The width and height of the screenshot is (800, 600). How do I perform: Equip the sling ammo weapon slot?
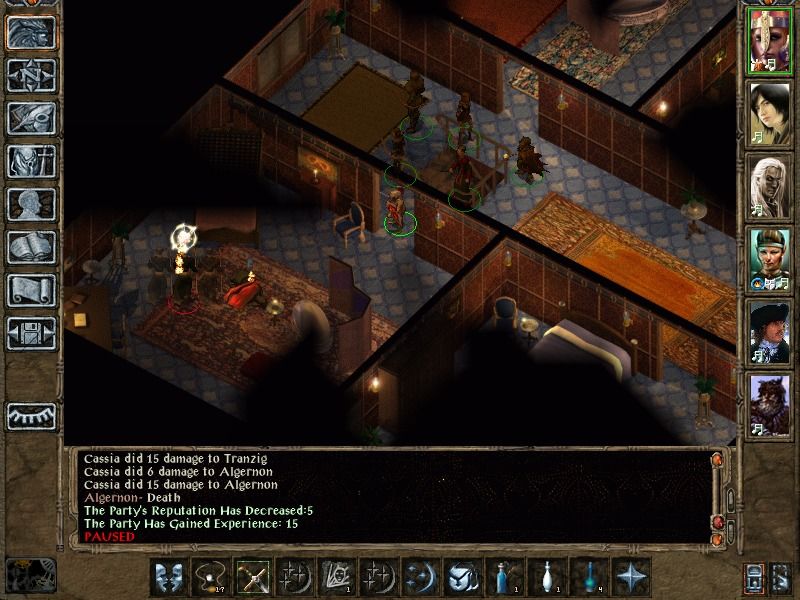click(x=209, y=578)
